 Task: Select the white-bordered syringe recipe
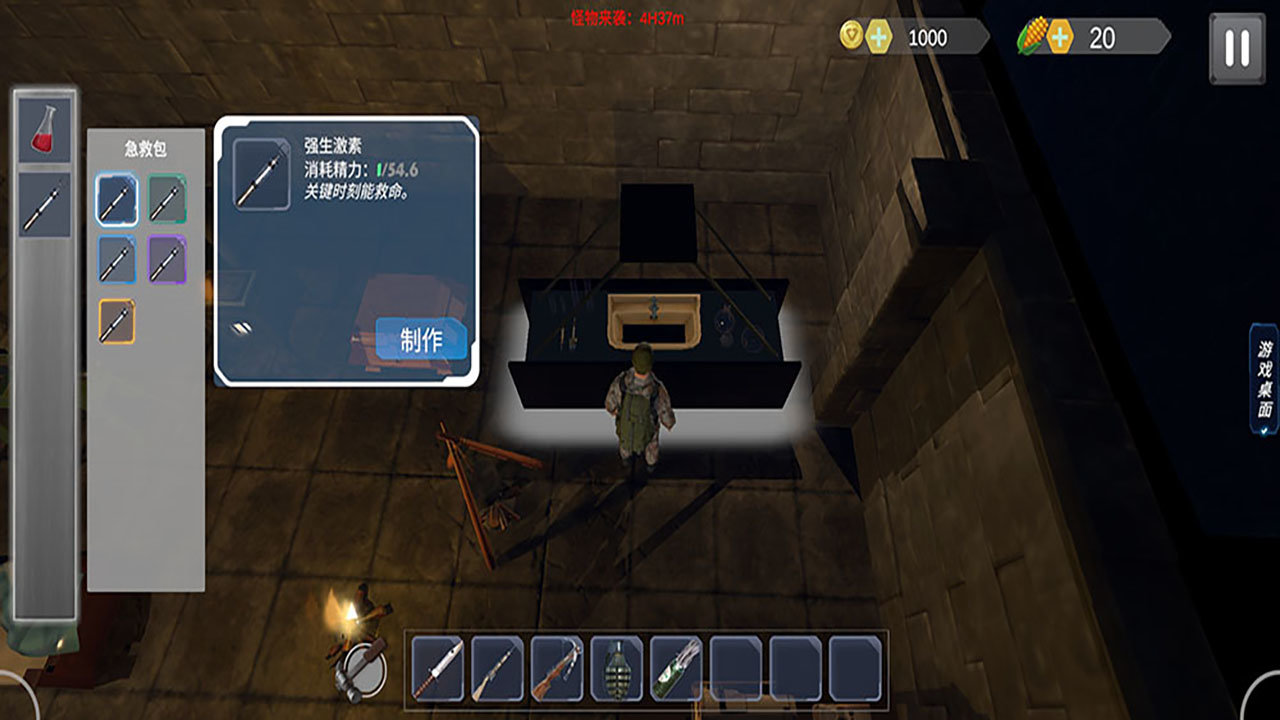click(117, 199)
